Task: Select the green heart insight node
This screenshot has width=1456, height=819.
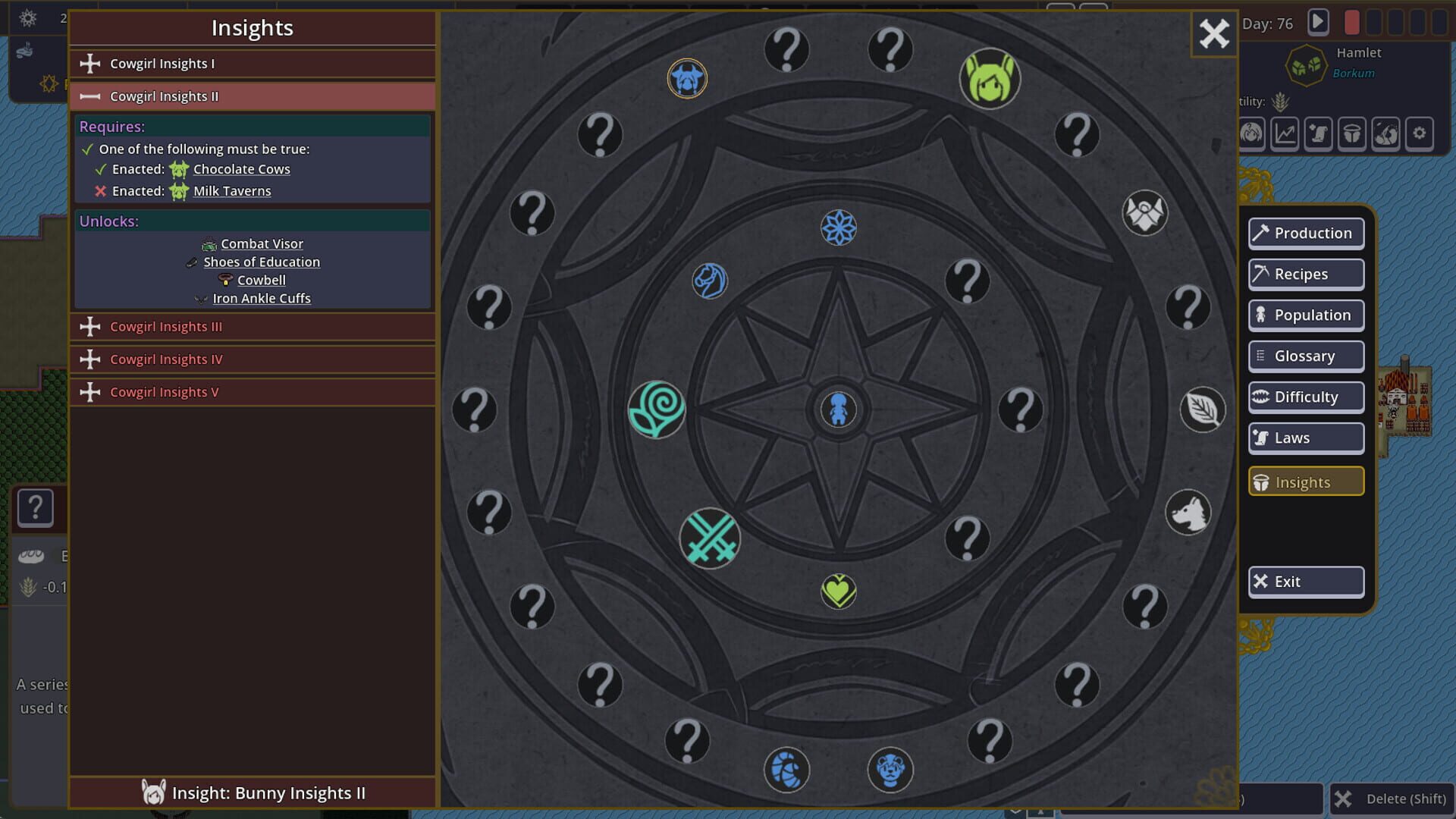Action: click(x=838, y=592)
